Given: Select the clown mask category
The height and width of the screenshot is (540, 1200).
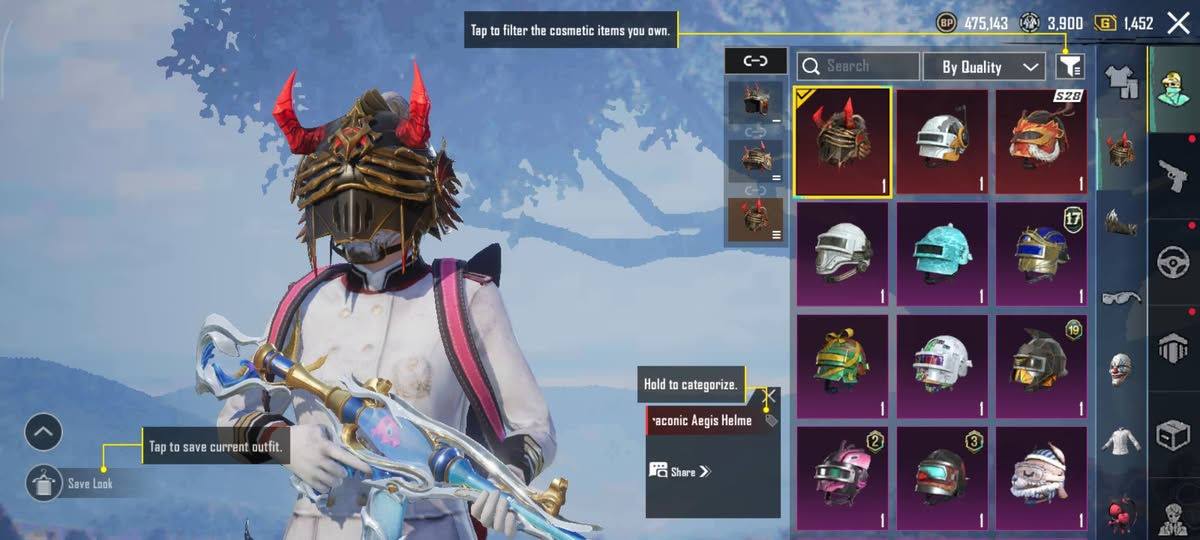Looking at the screenshot, I should (x=1120, y=370).
